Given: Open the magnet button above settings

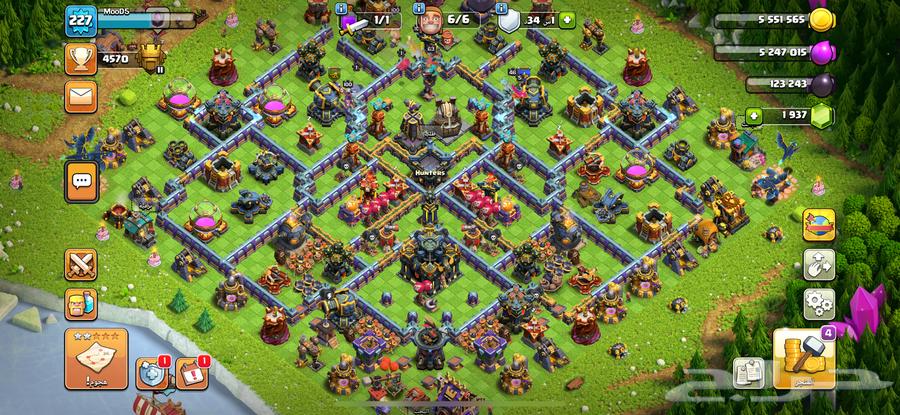Looking at the screenshot, I should pyautogui.click(x=819, y=264).
